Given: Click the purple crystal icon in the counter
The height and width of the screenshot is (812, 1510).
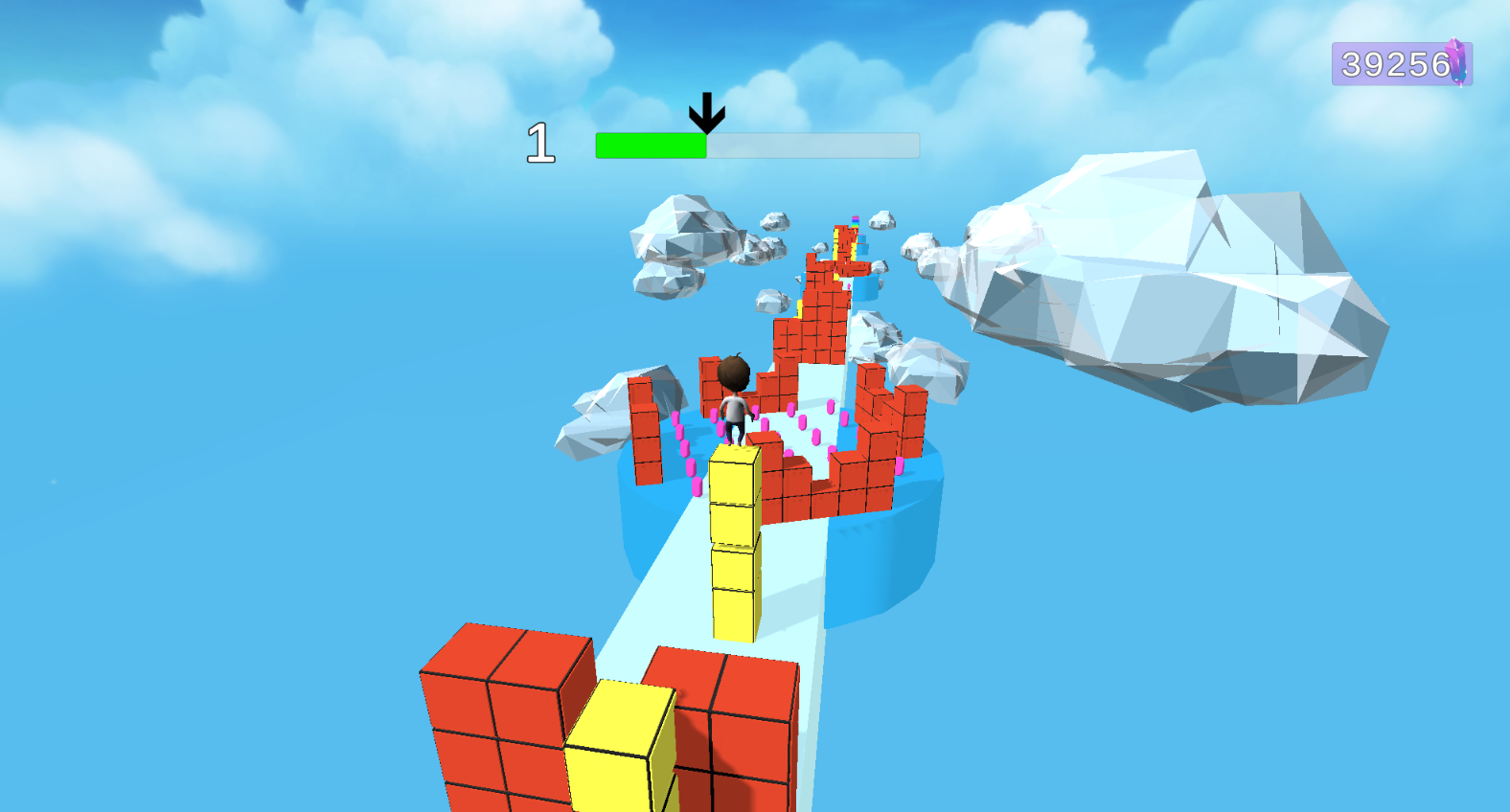Looking at the screenshot, I should tap(1455, 62).
